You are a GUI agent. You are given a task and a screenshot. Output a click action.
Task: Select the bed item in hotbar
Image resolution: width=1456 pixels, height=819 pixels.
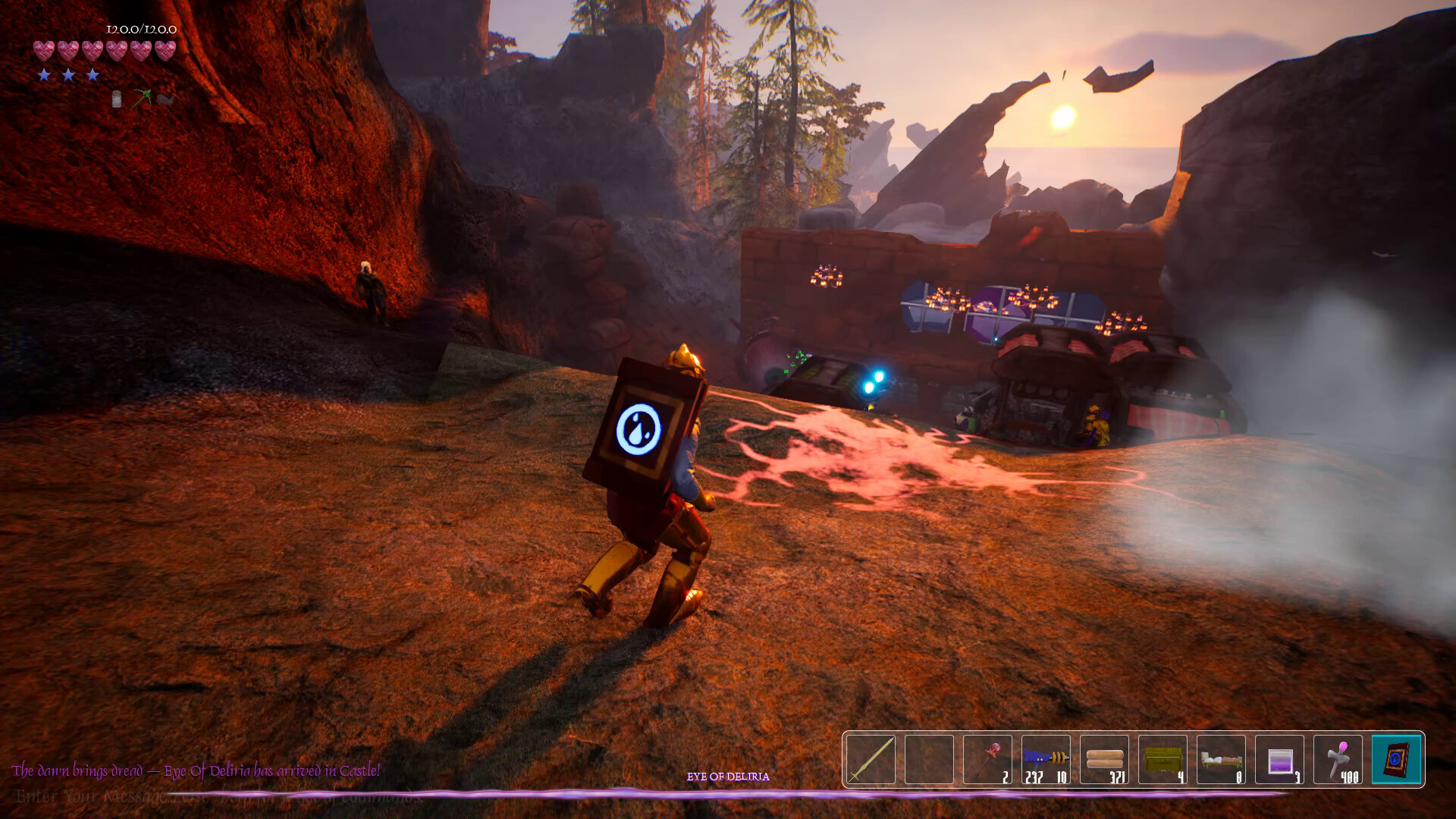(1221, 759)
